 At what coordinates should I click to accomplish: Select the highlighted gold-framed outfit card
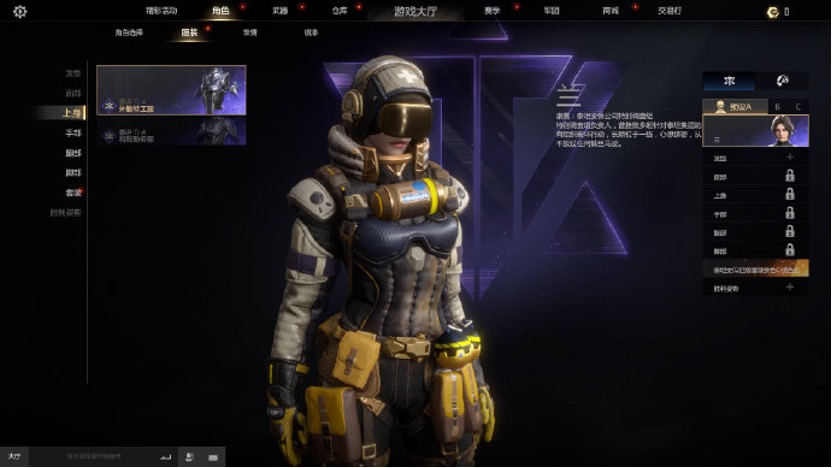click(171, 90)
